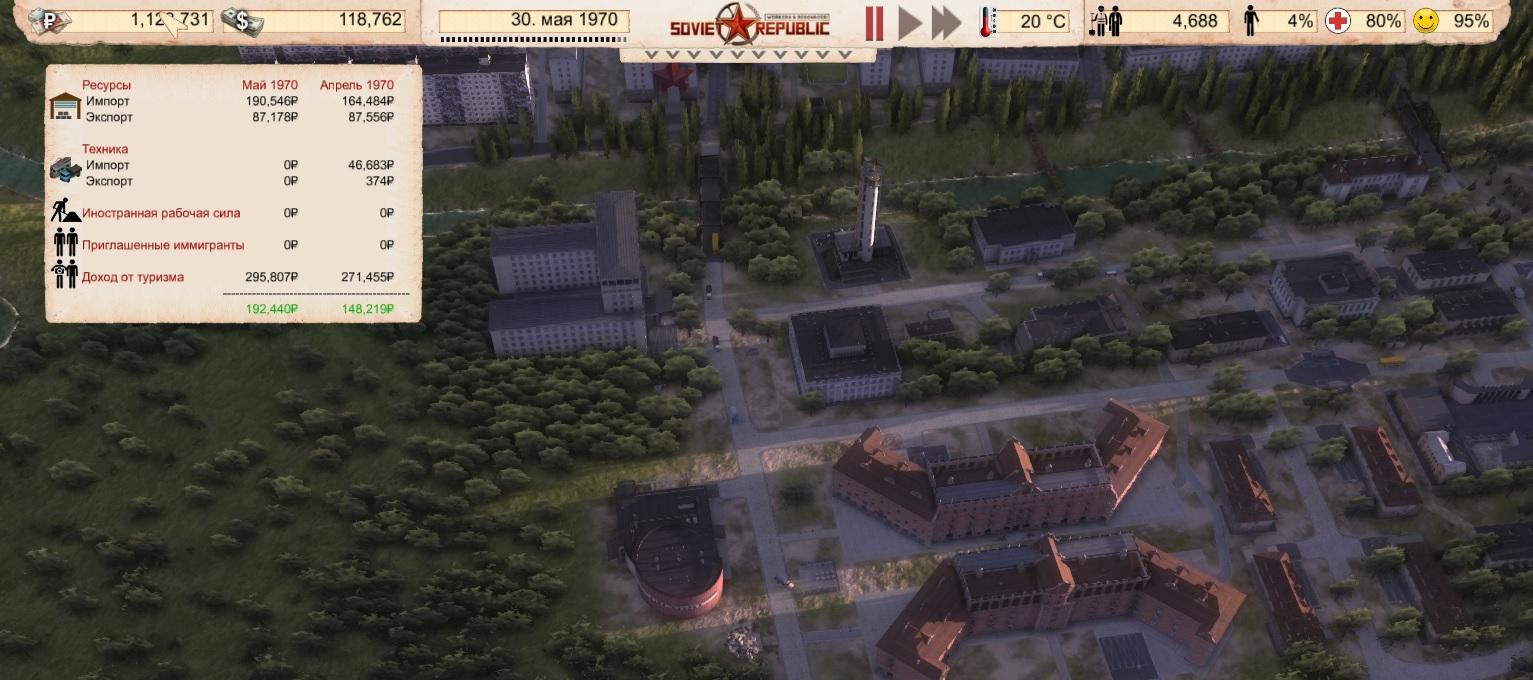1533x680 pixels.
Task: Select the single-person unemployment icon
Action: tap(1250, 21)
